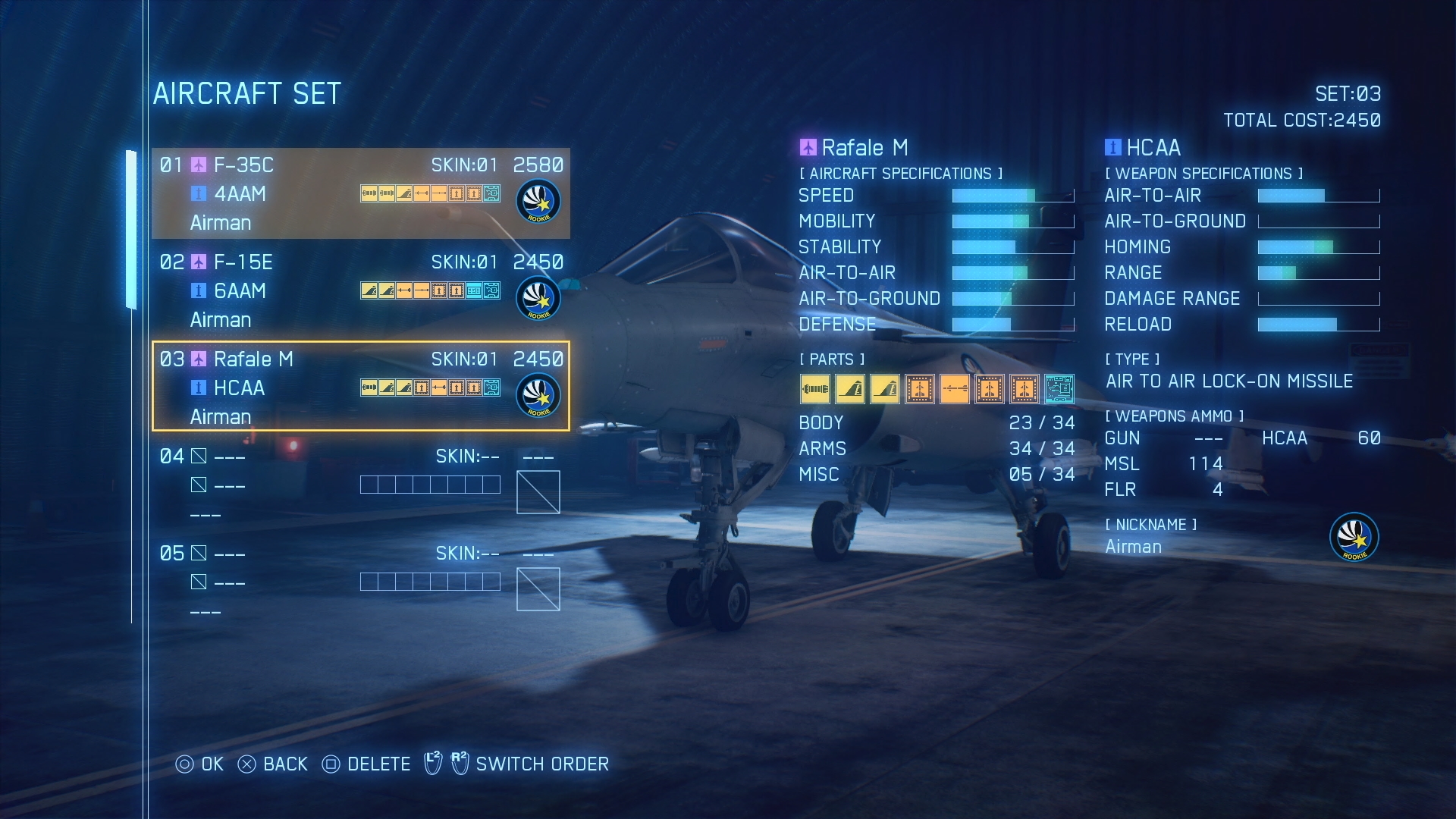Click the OK confirm option

coord(200,764)
